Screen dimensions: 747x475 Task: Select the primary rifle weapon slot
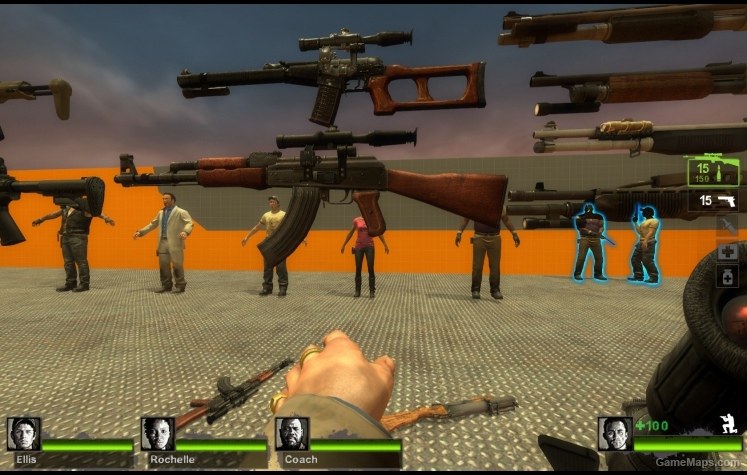713,171
